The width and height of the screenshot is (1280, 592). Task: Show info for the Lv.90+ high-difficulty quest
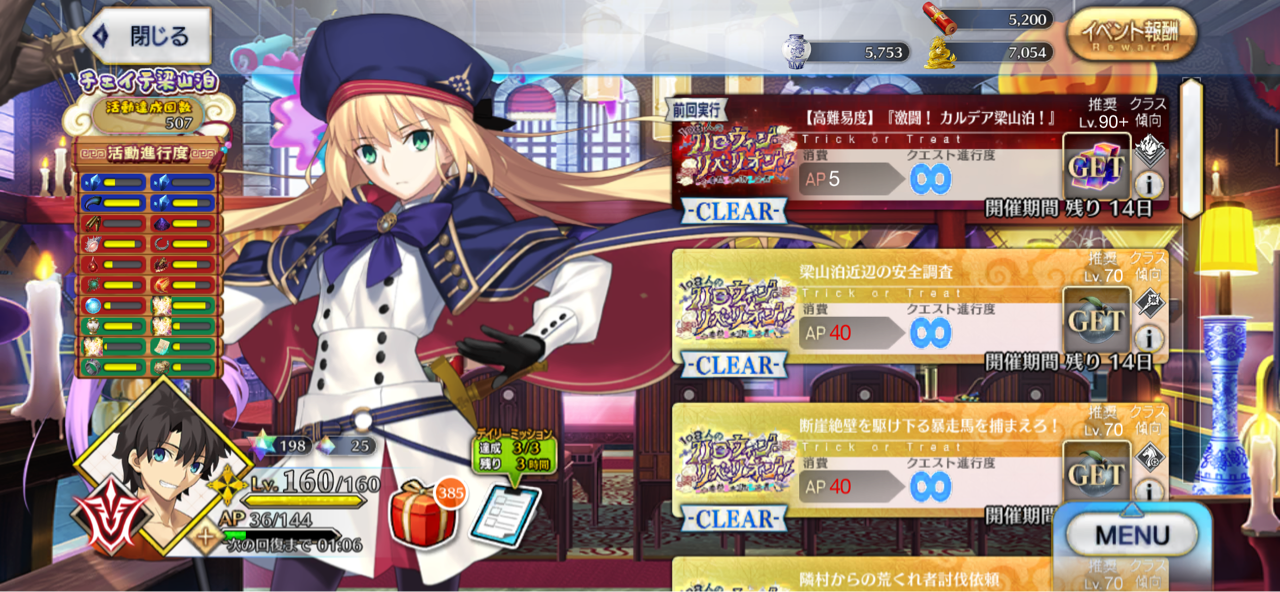tap(1150, 184)
